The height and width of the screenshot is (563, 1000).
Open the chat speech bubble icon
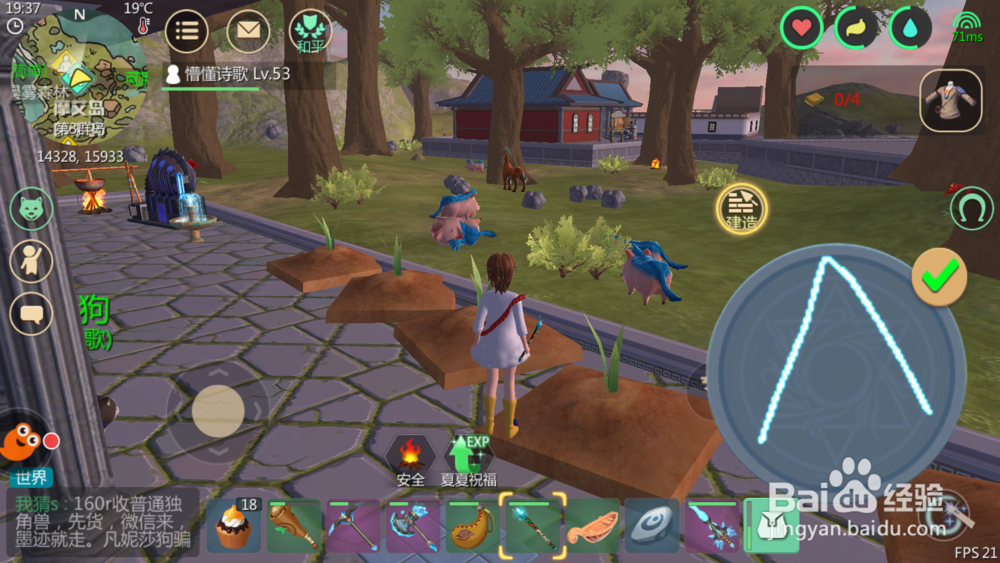coord(31,314)
